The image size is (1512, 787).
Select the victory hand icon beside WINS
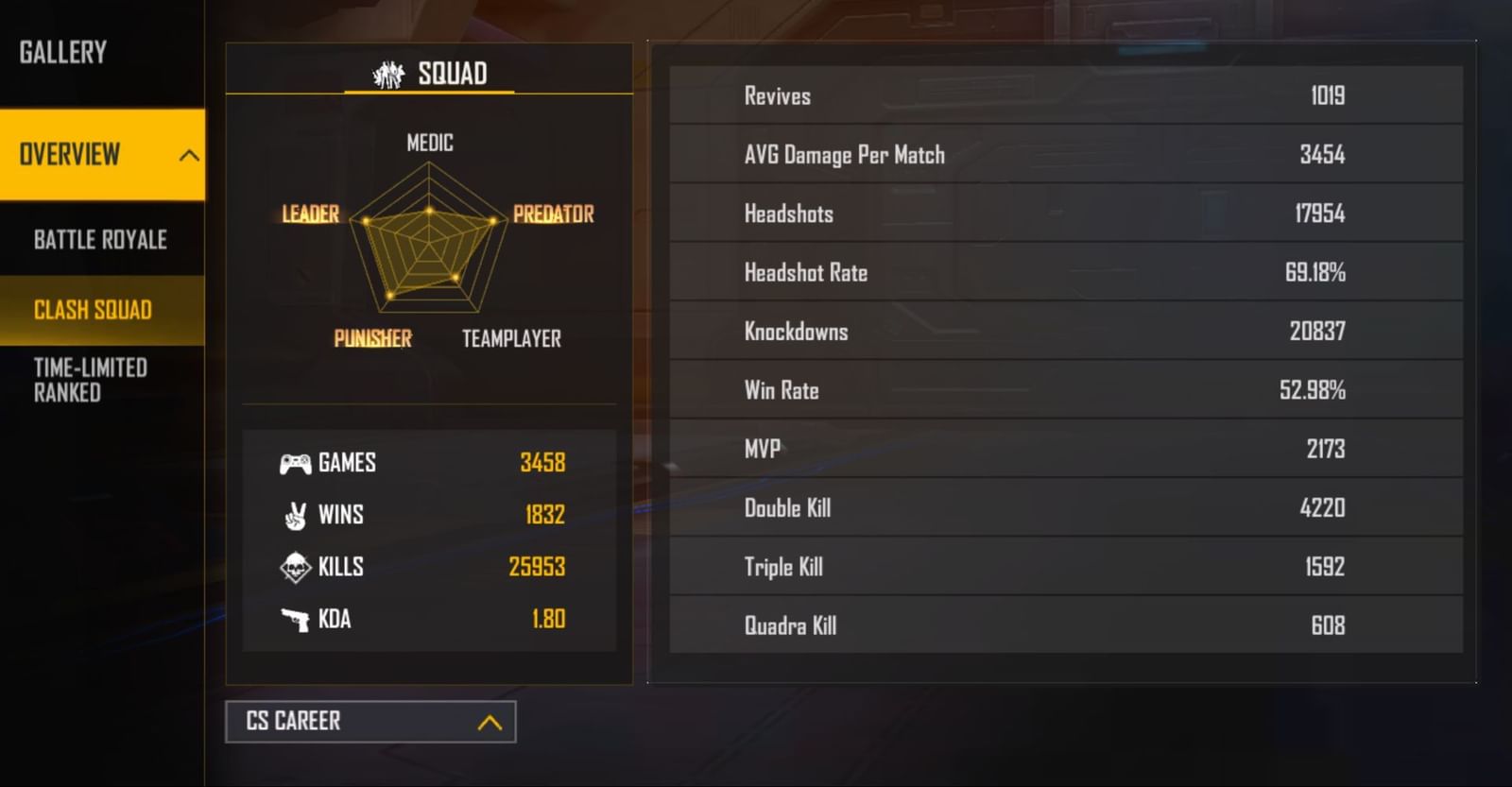click(296, 515)
